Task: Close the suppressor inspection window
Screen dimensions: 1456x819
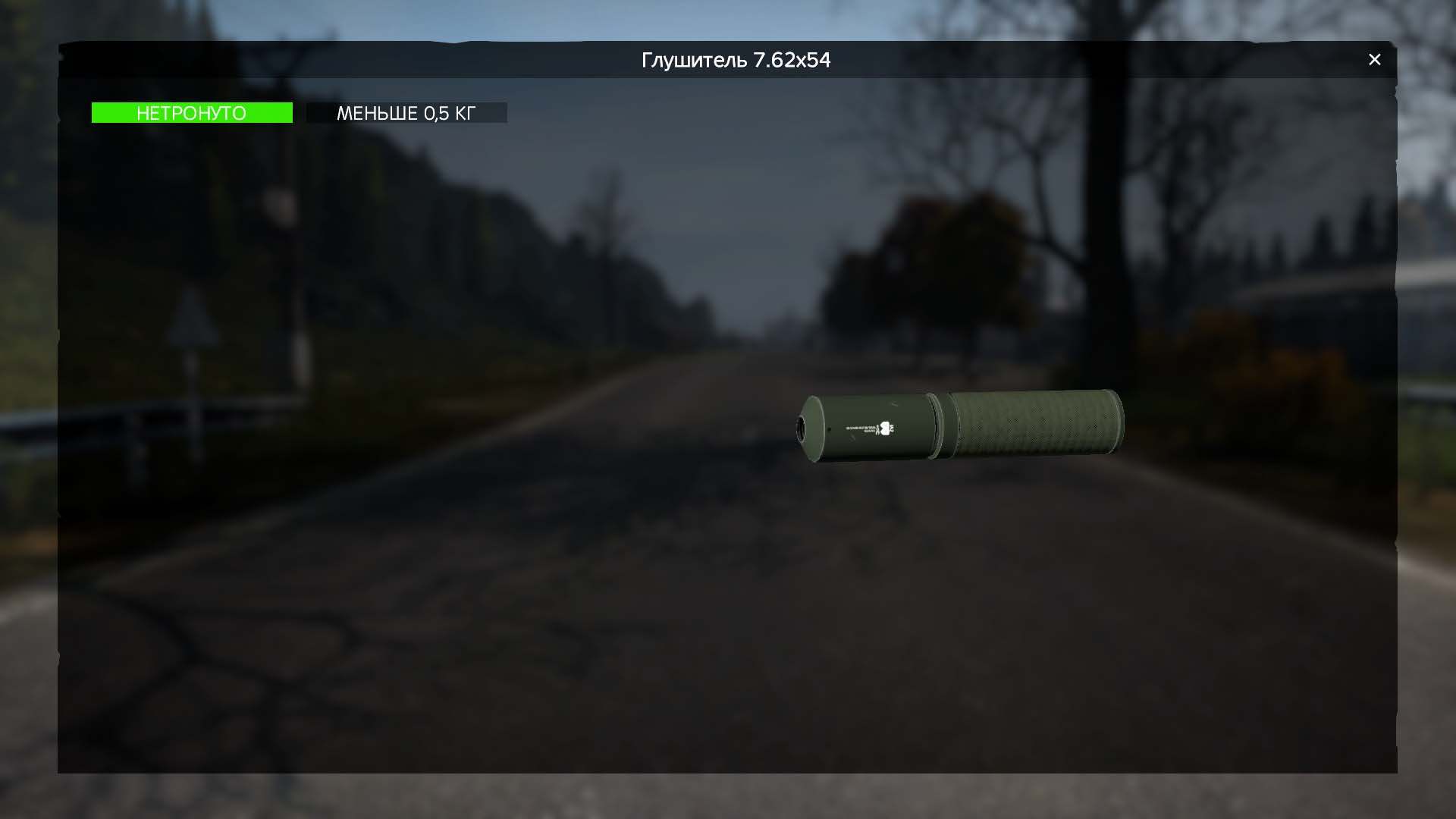Action: (1374, 60)
